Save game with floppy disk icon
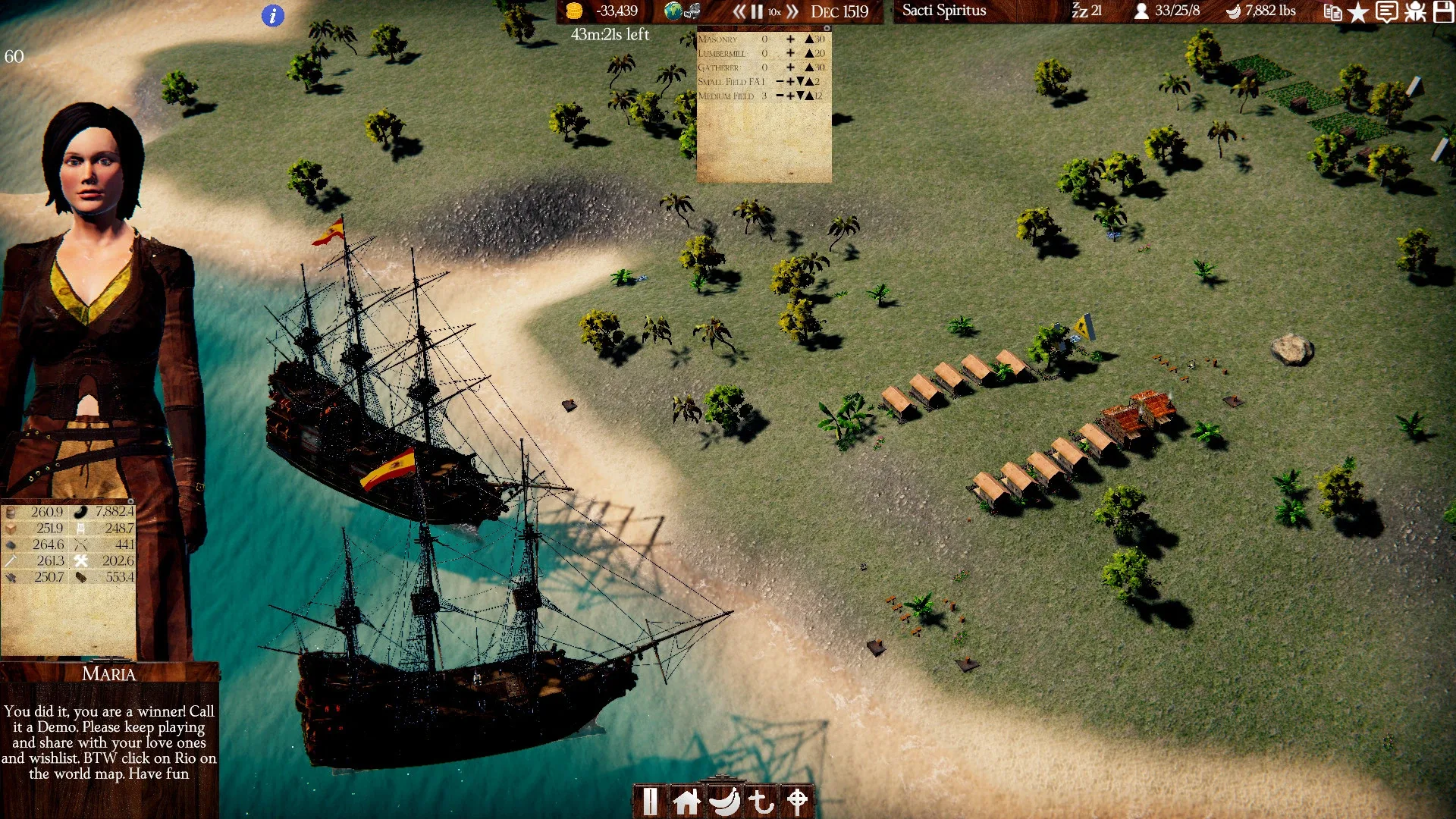Image resolution: width=1456 pixels, height=819 pixels. tap(1443, 12)
